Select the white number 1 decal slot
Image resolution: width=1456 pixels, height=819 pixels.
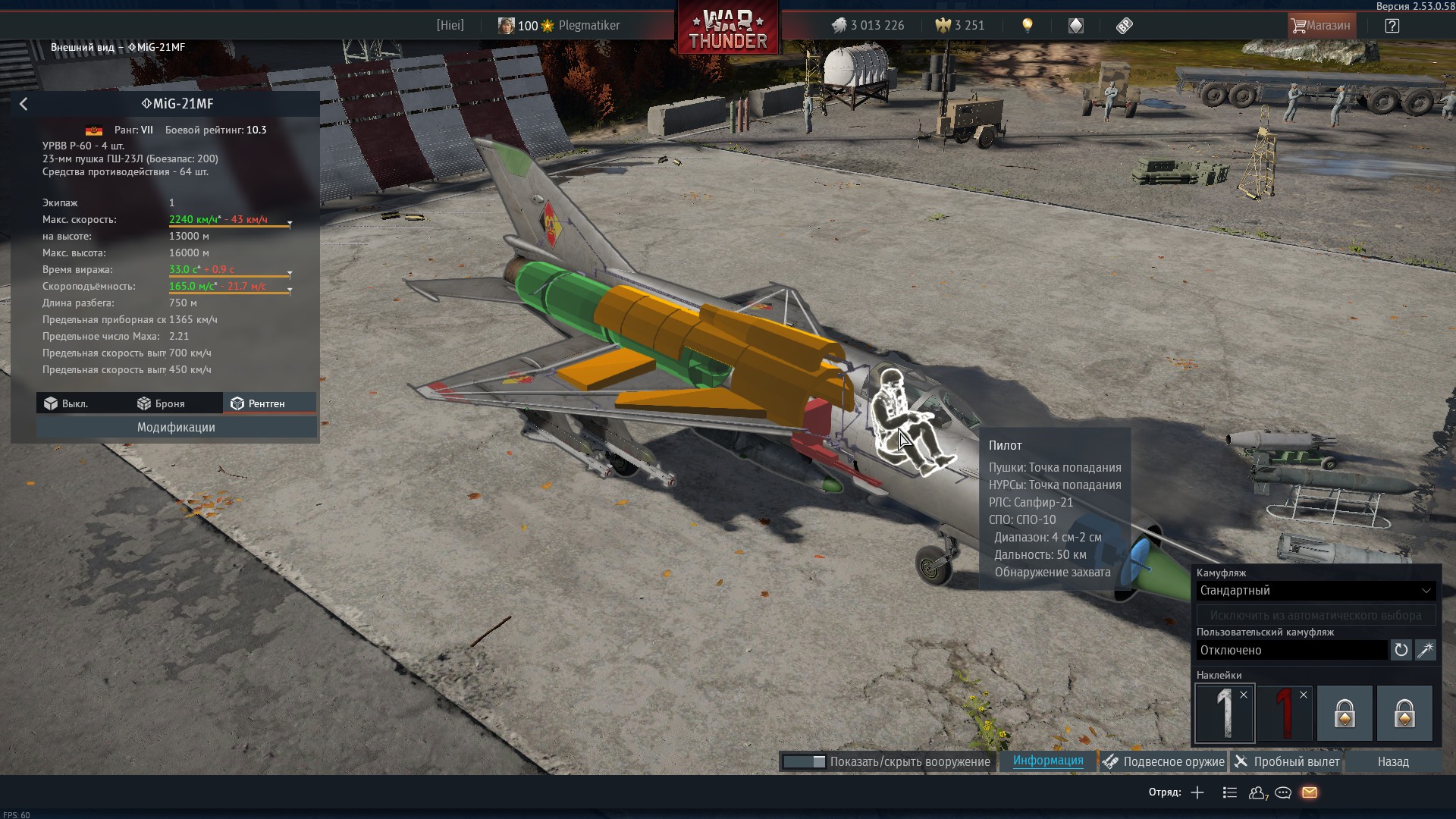coord(1225,713)
